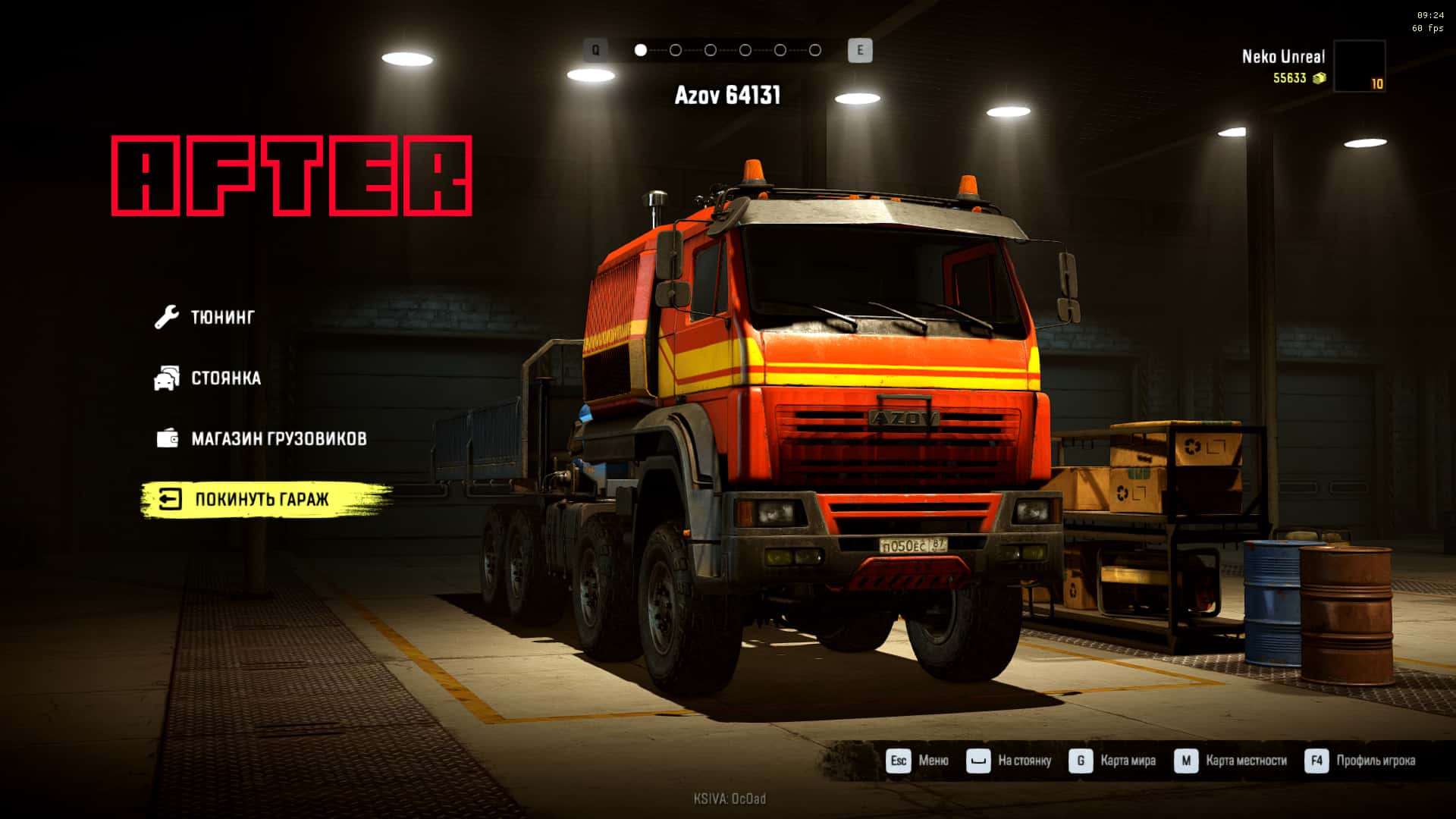
Task: Open Карта мира world map
Action: click(1113, 761)
